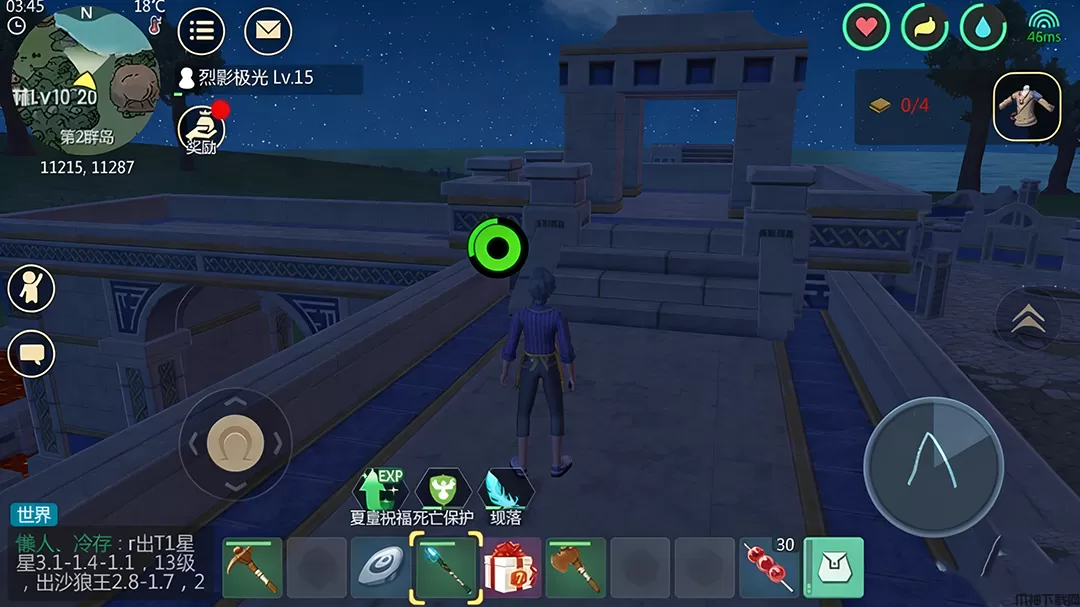
Task: Open the backpack inventory button
Action: click(834, 568)
